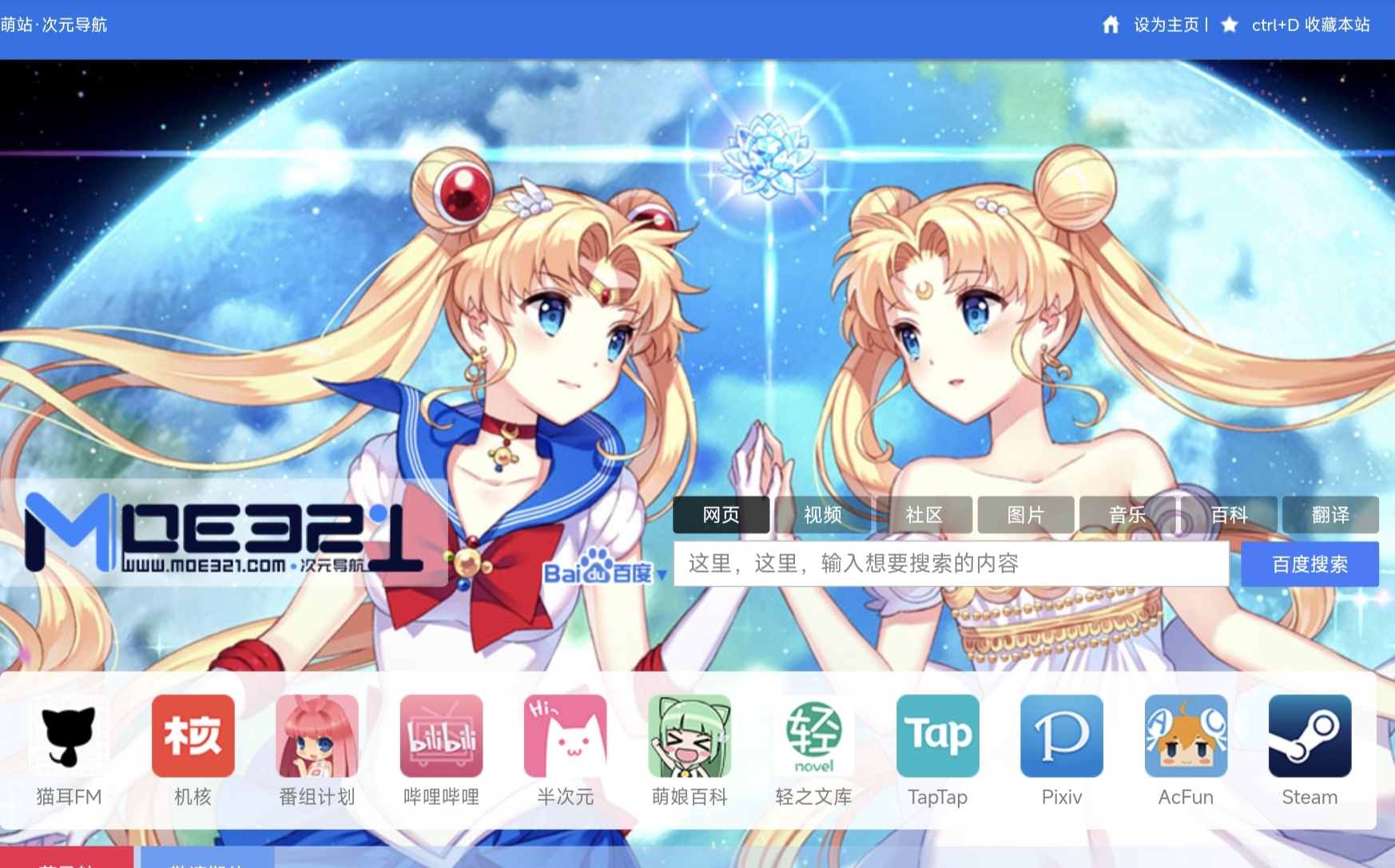This screenshot has height=868, width=1395.
Task: Focus the search text input box
Action: [951, 565]
